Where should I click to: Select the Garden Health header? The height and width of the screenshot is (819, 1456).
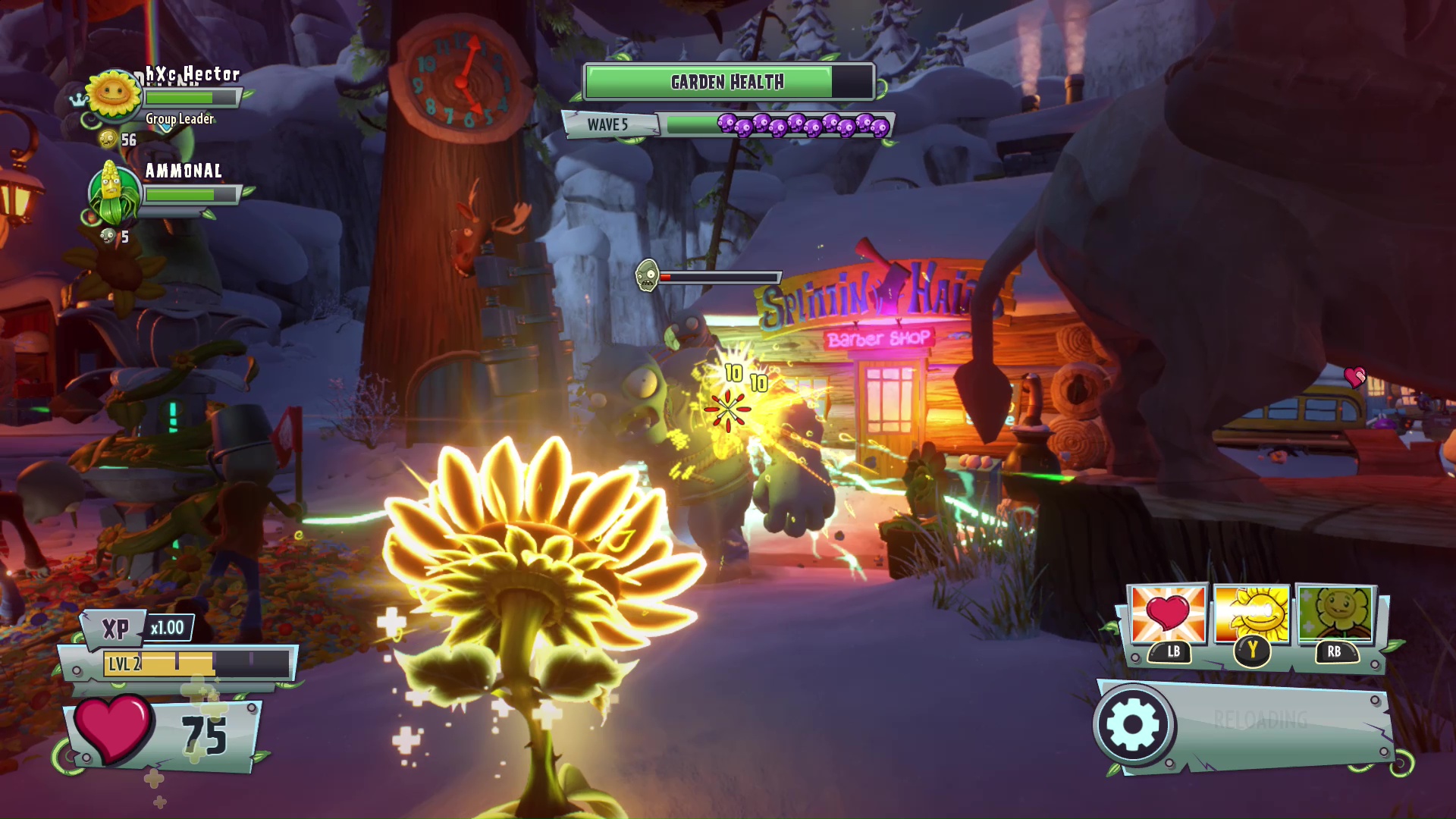[726, 82]
